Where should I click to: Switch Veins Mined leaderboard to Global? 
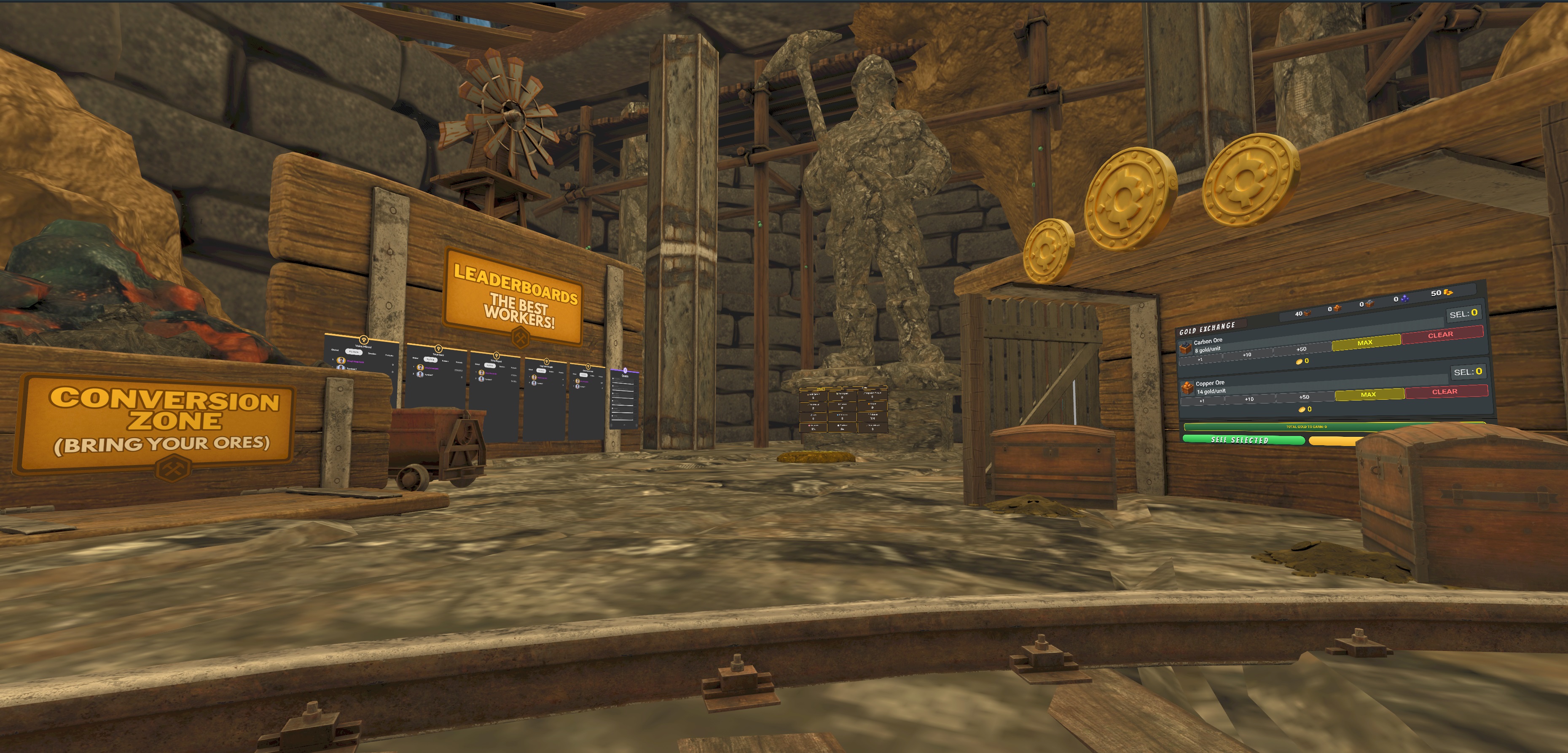(x=335, y=350)
